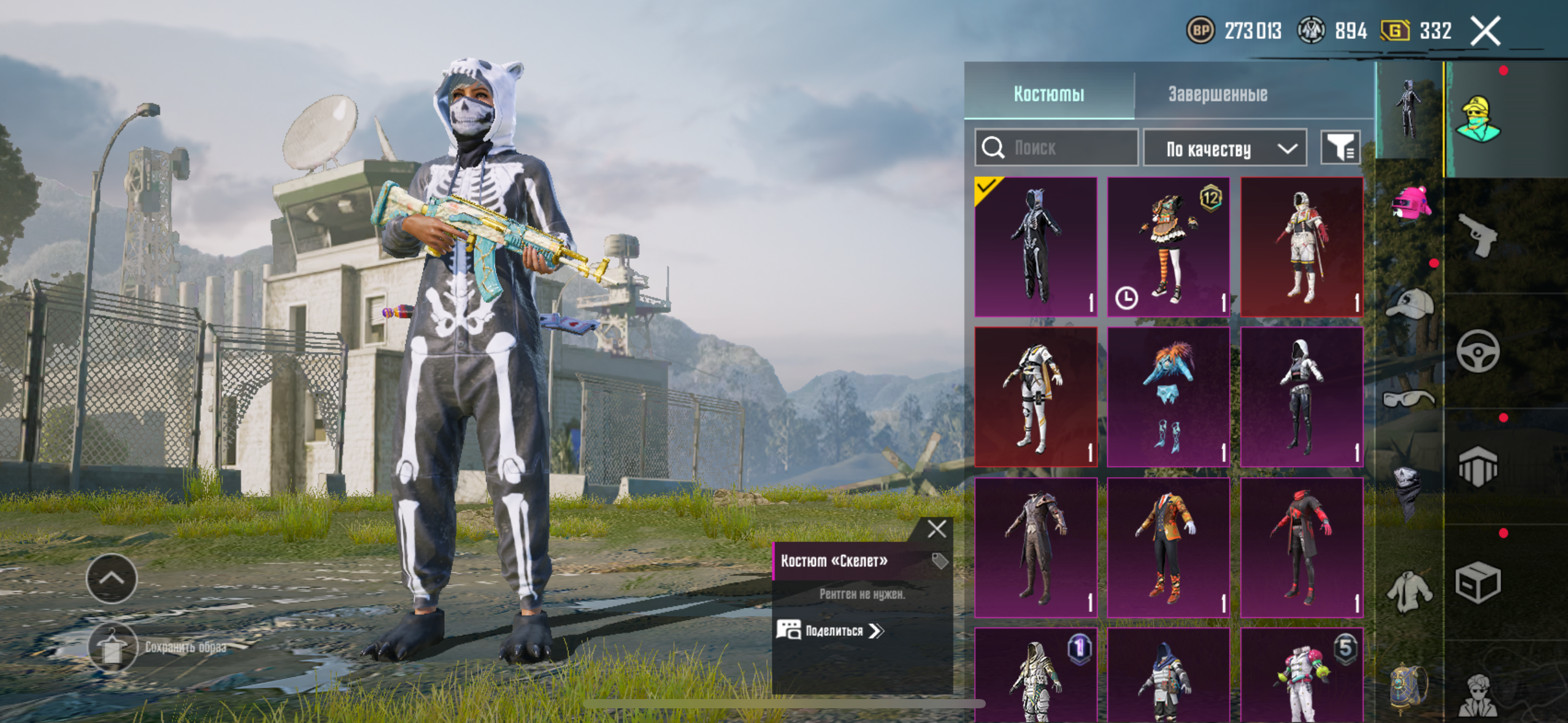This screenshot has height=723, width=1568.
Task: Open the По качеству sorting dropdown
Action: coord(1225,148)
